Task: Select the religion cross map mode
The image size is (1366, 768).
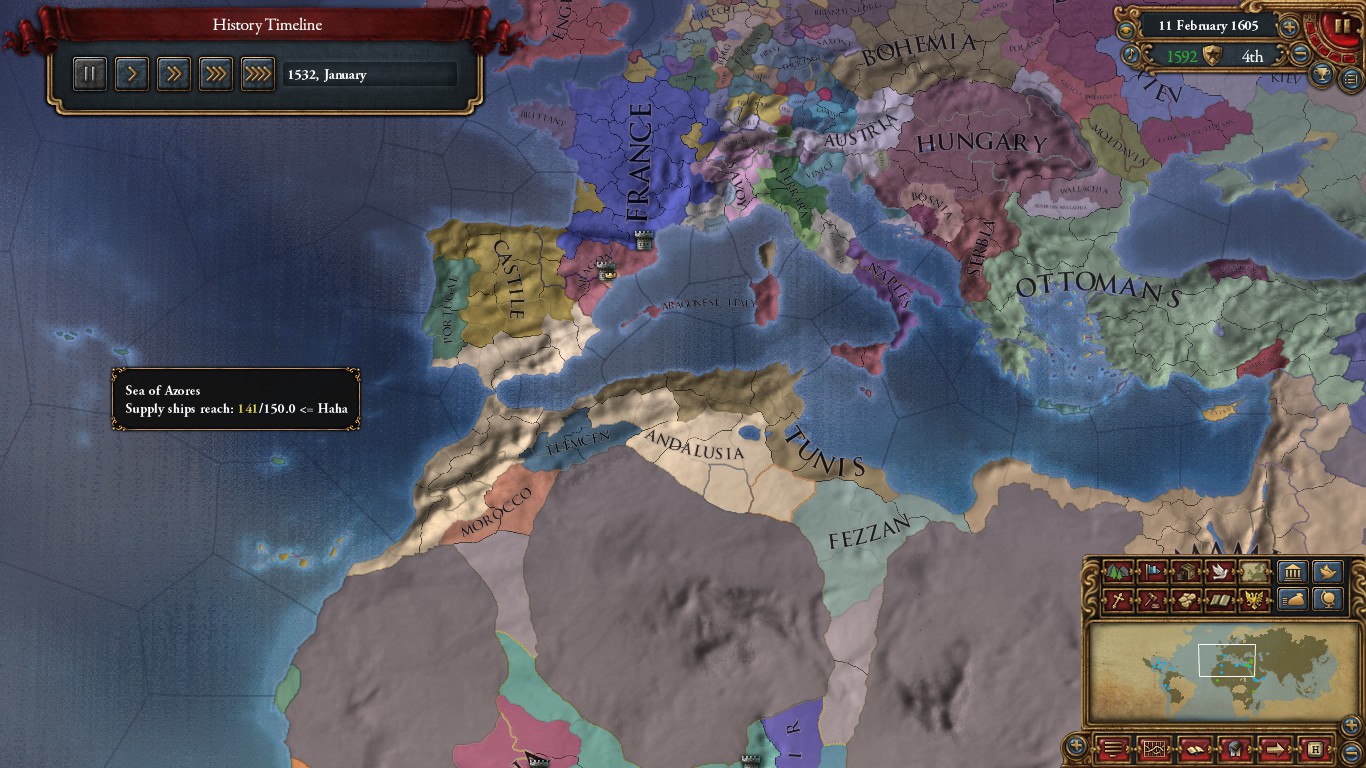Action: pyautogui.click(x=1118, y=600)
